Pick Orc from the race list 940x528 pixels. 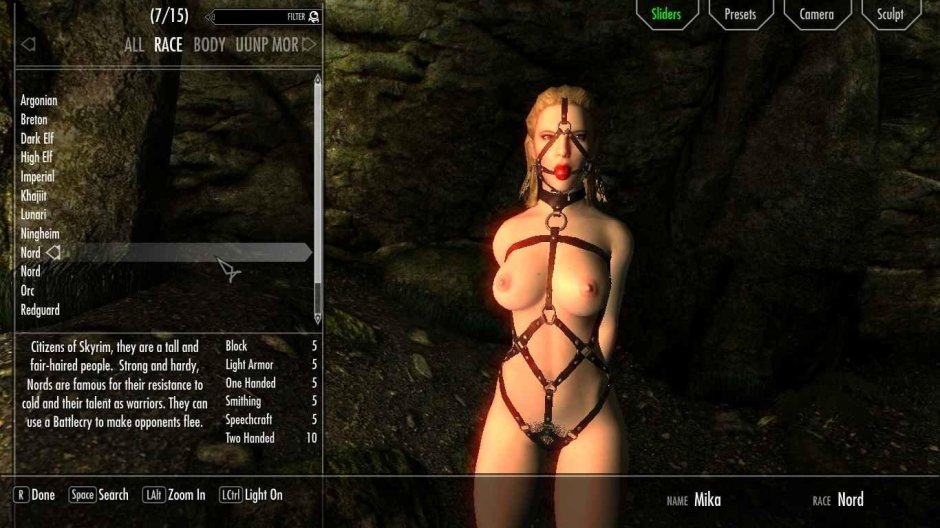coord(28,291)
